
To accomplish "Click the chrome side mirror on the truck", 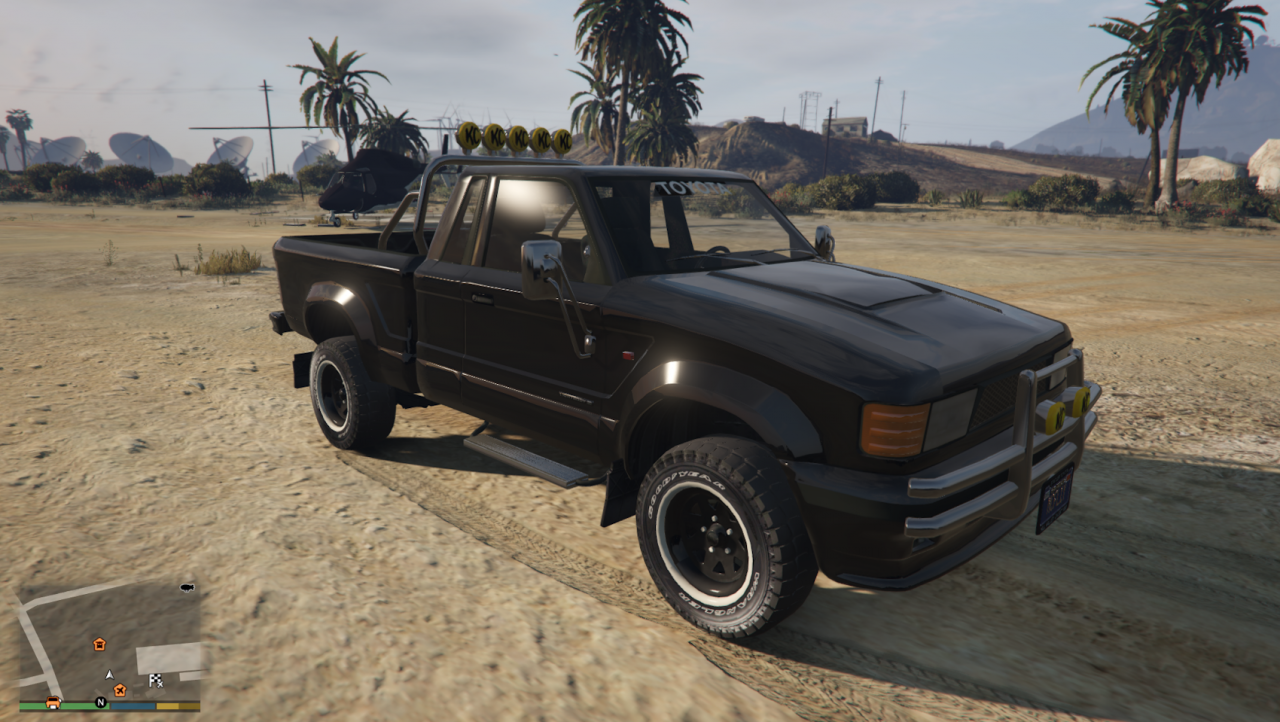I will pos(541,270).
